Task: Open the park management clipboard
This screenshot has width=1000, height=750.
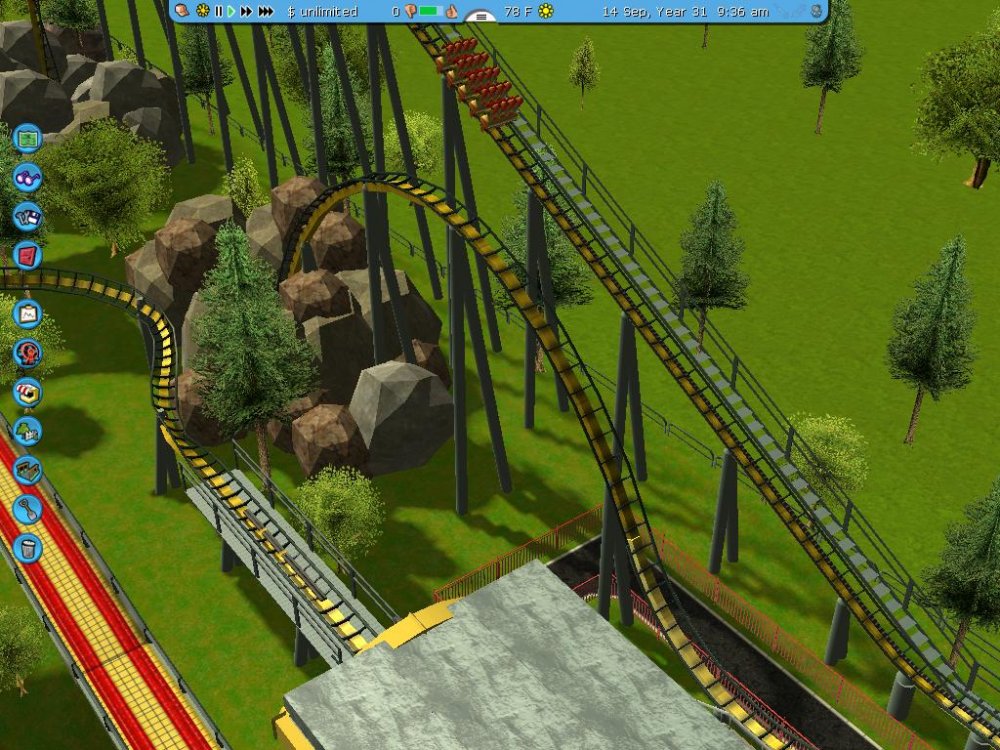Action: [x=27, y=313]
